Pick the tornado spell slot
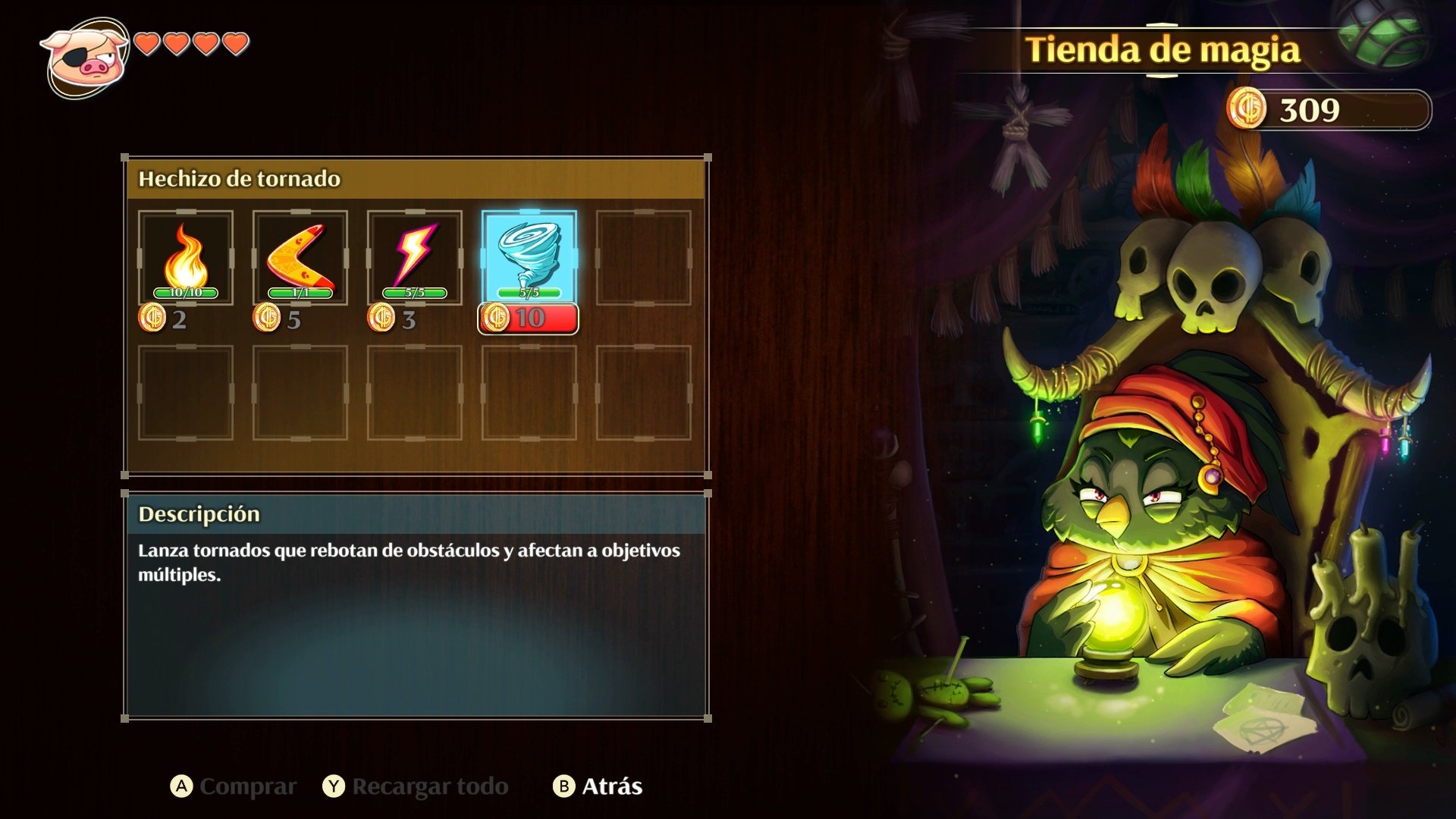The height and width of the screenshot is (819, 1456). (529, 258)
